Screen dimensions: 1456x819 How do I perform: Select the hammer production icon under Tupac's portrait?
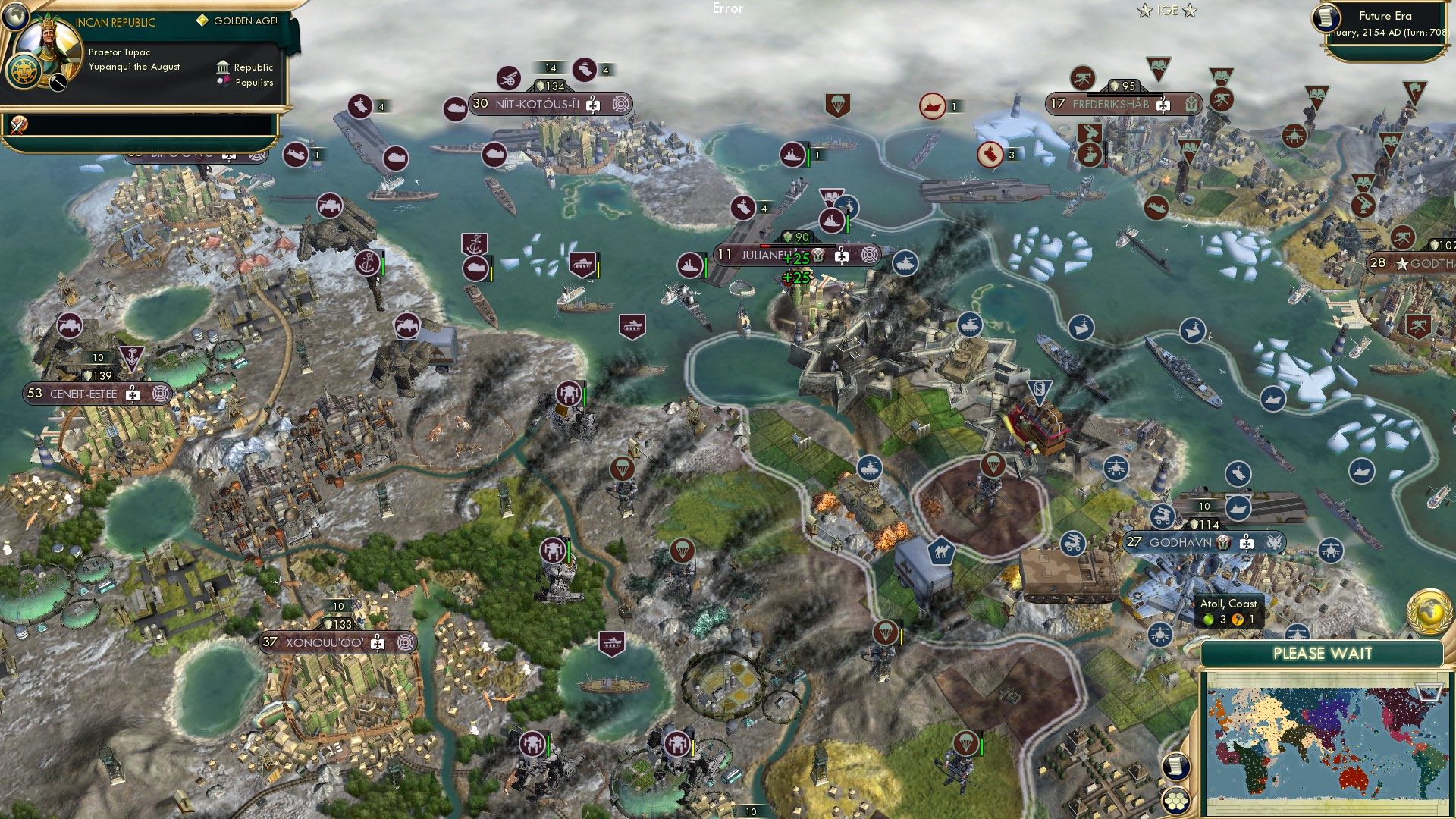tap(57, 83)
